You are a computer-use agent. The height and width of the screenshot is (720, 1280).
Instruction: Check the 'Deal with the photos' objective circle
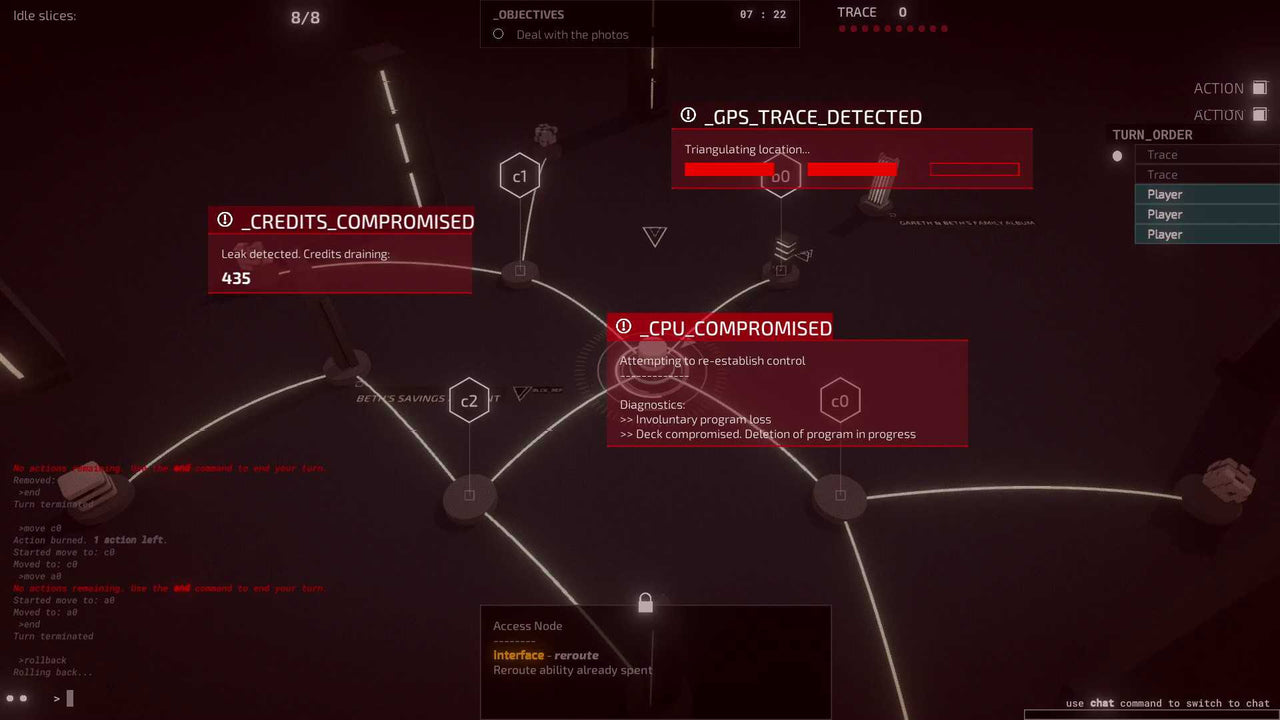[497, 34]
